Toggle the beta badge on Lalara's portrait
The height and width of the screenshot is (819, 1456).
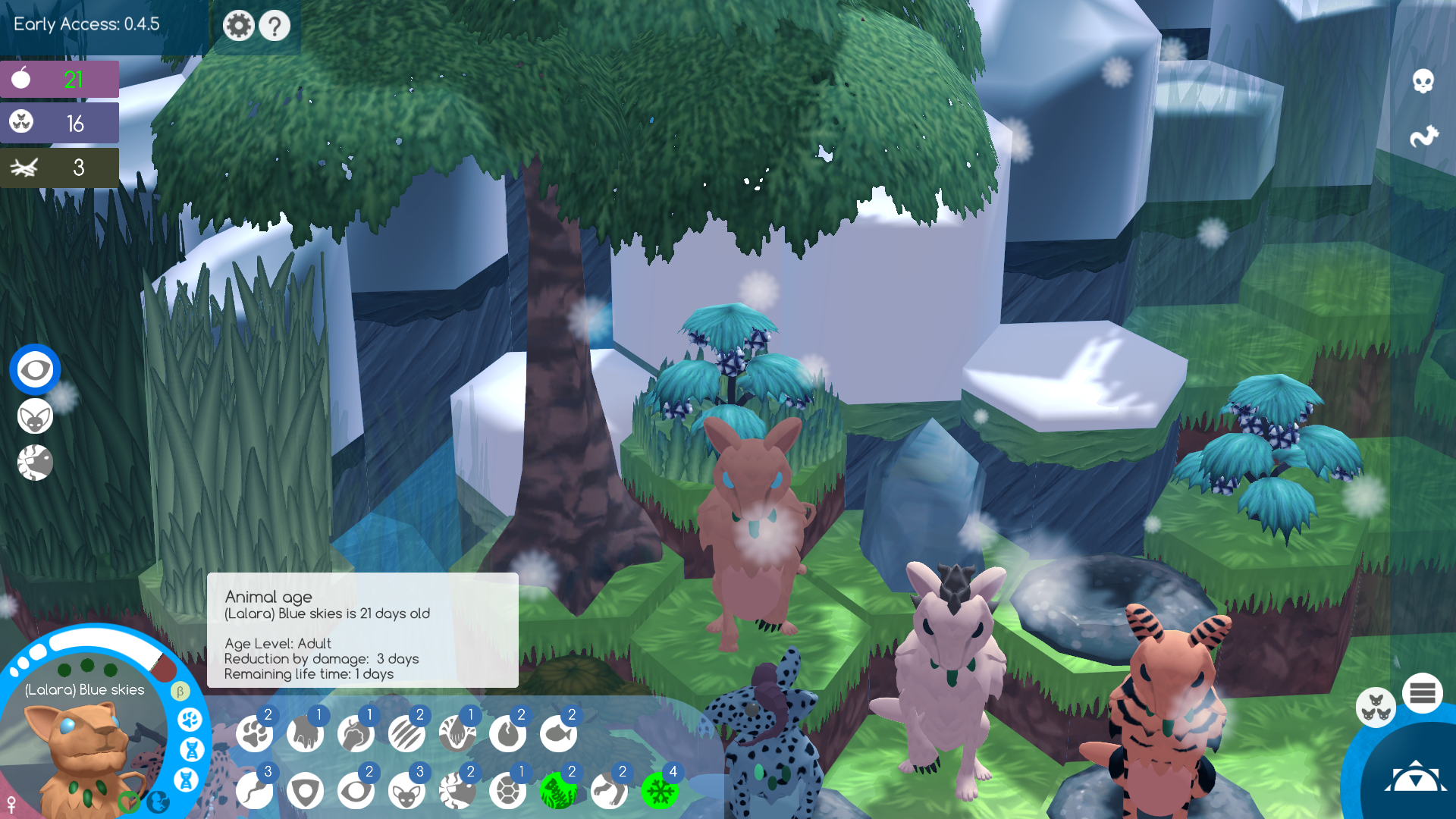point(180,691)
